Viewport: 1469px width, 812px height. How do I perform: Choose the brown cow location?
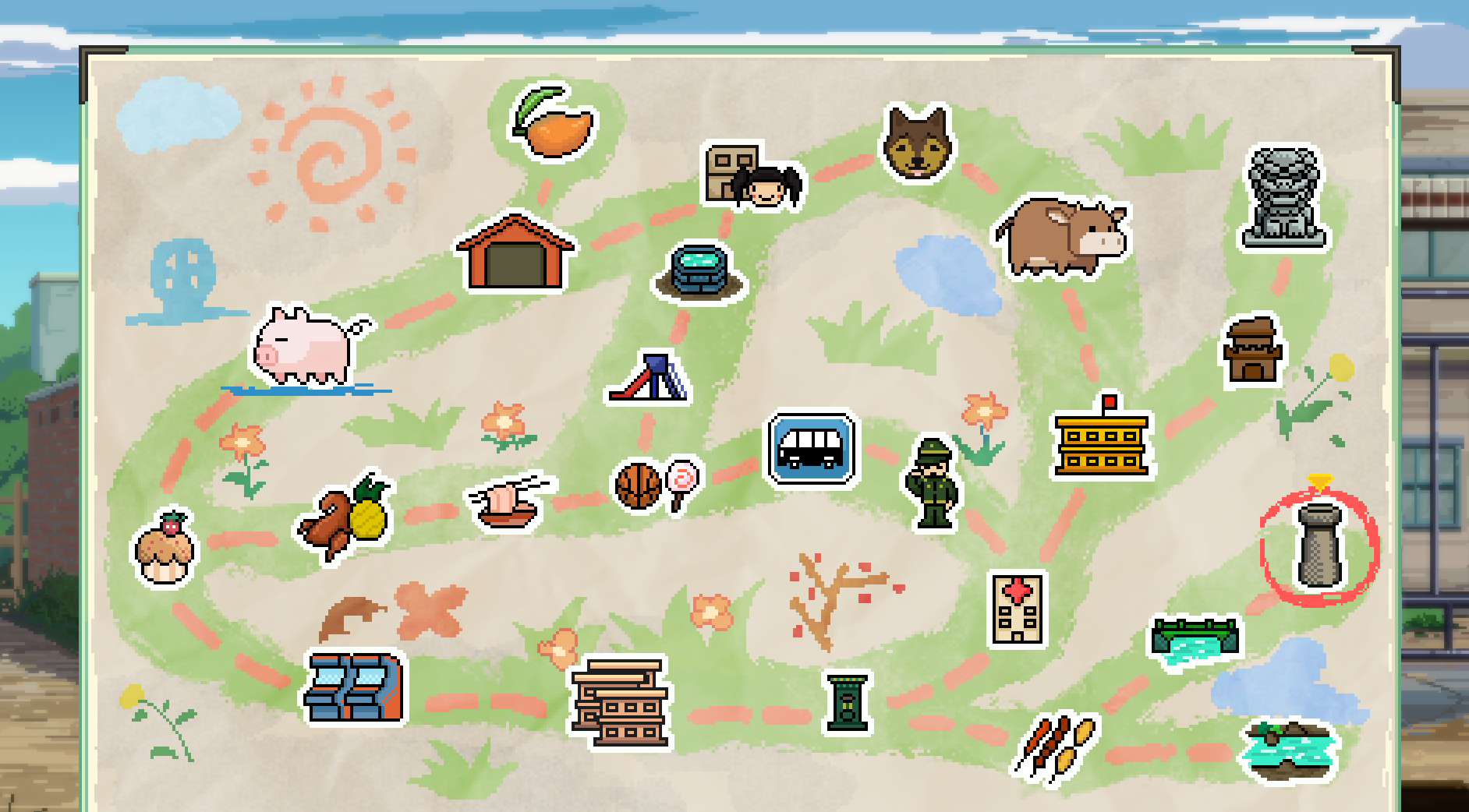tap(1064, 236)
